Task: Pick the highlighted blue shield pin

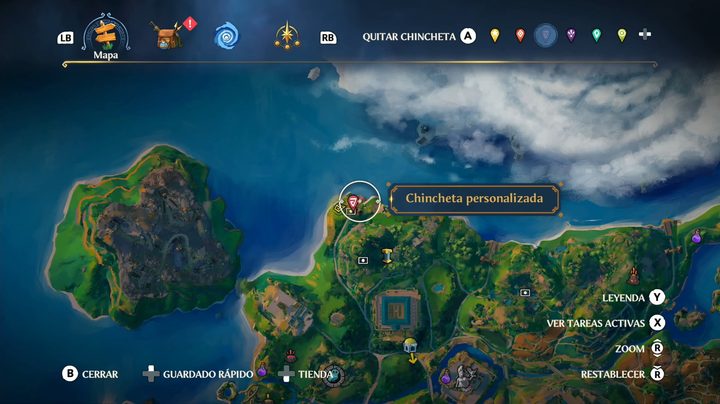Action: [545, 36]
